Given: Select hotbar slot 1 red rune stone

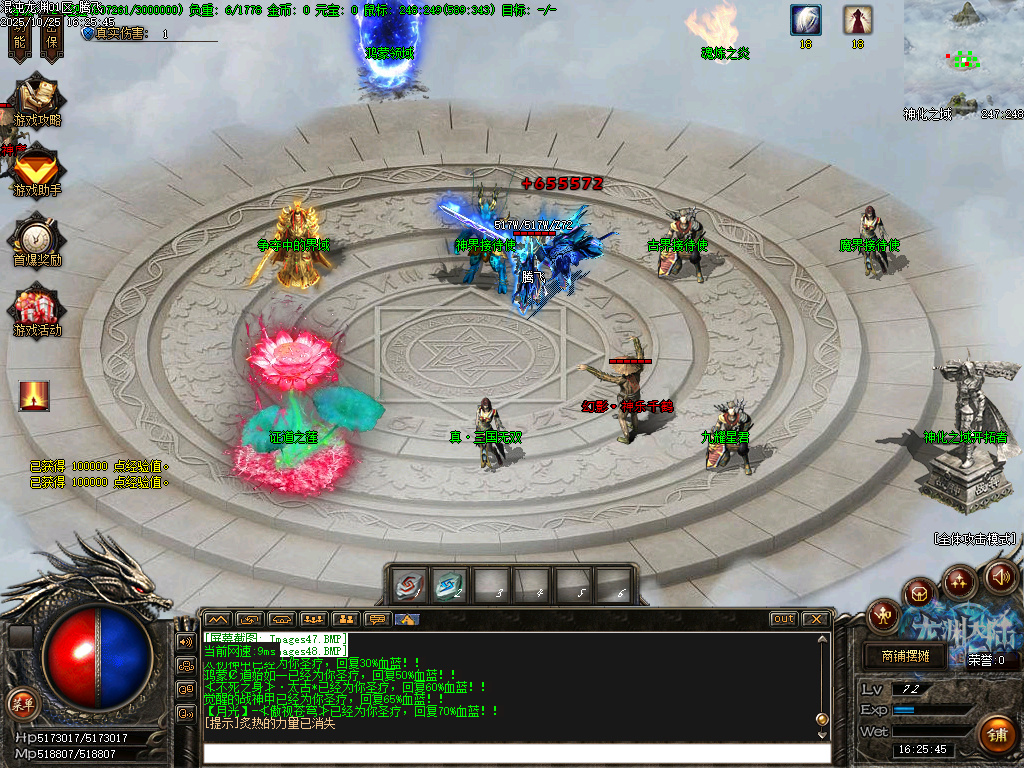Looking at the screenshot, I should pos(408,586).
